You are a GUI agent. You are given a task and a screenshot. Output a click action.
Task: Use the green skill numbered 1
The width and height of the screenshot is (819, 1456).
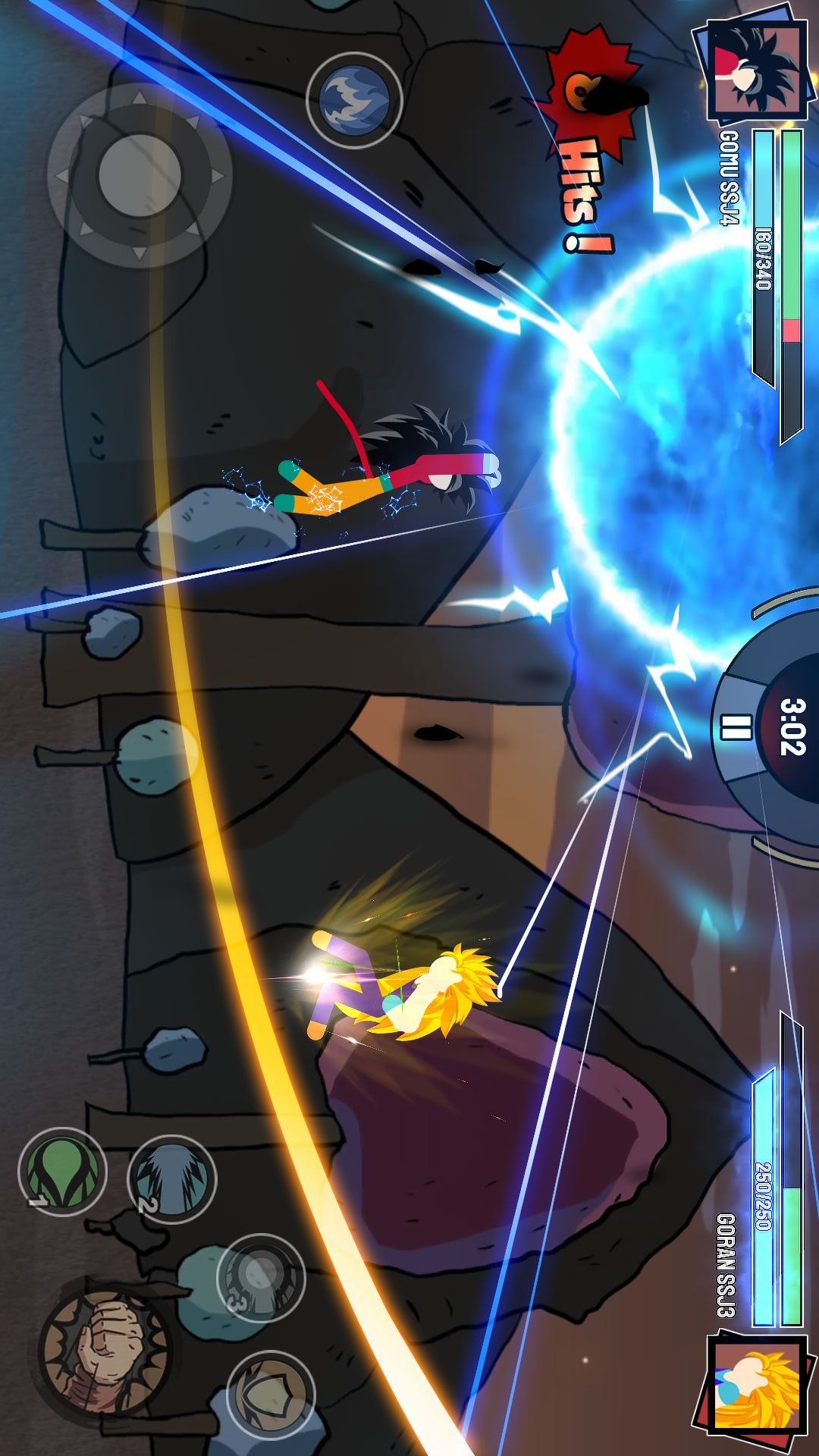click(62, 1172)
